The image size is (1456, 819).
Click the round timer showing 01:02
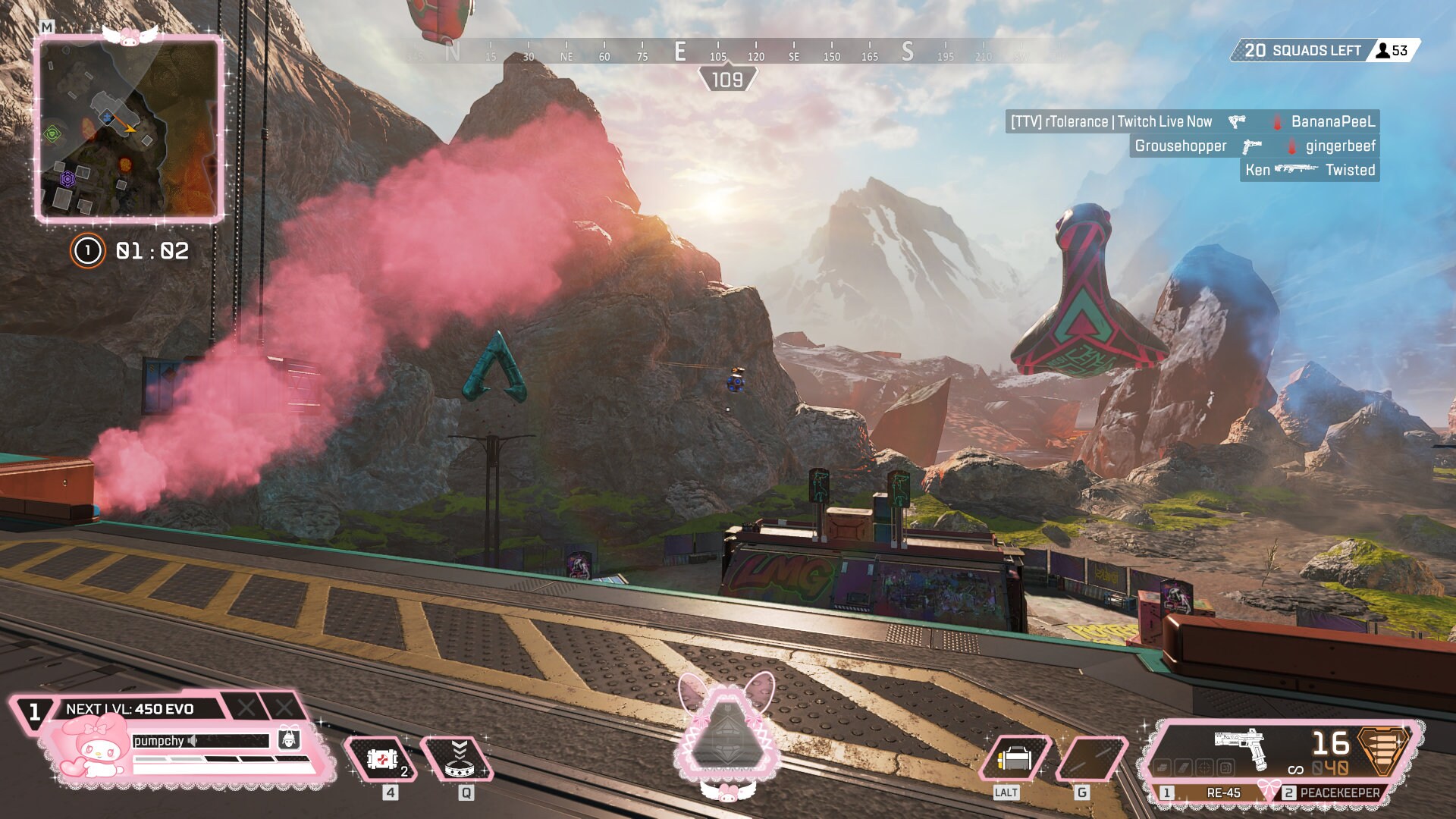[x=150, y=252]
